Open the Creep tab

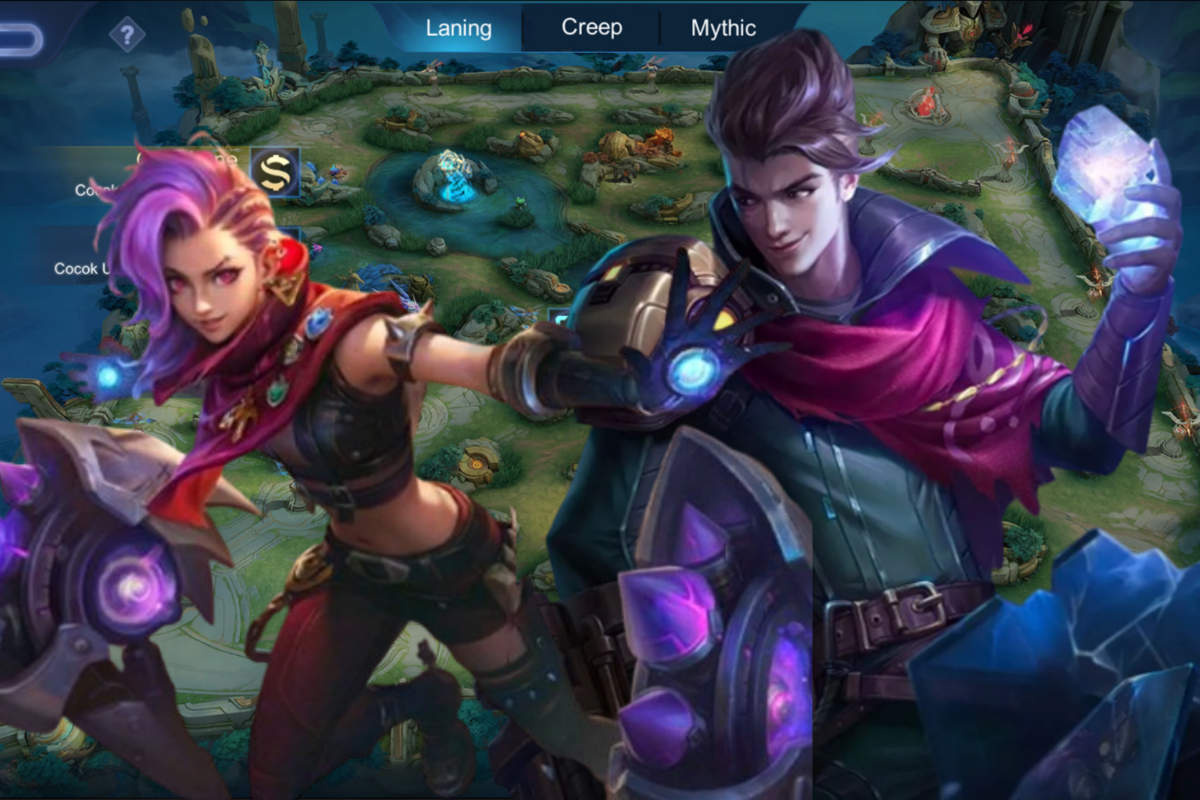(x=592, y=27)
